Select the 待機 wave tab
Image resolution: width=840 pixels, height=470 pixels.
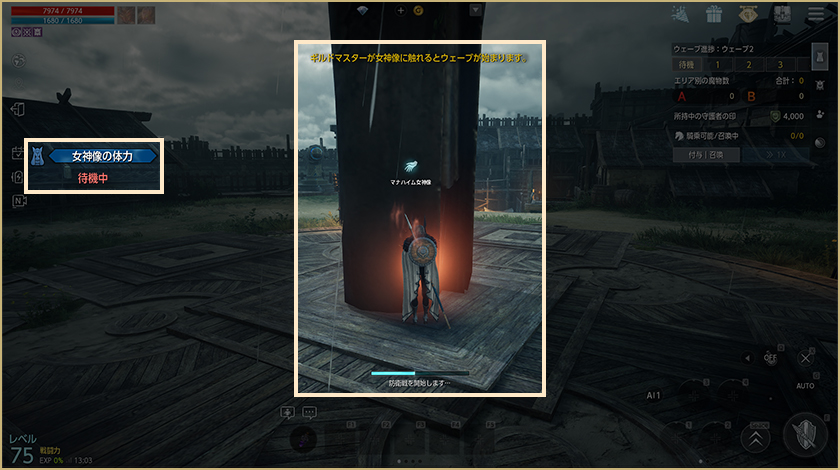[685, 64]
